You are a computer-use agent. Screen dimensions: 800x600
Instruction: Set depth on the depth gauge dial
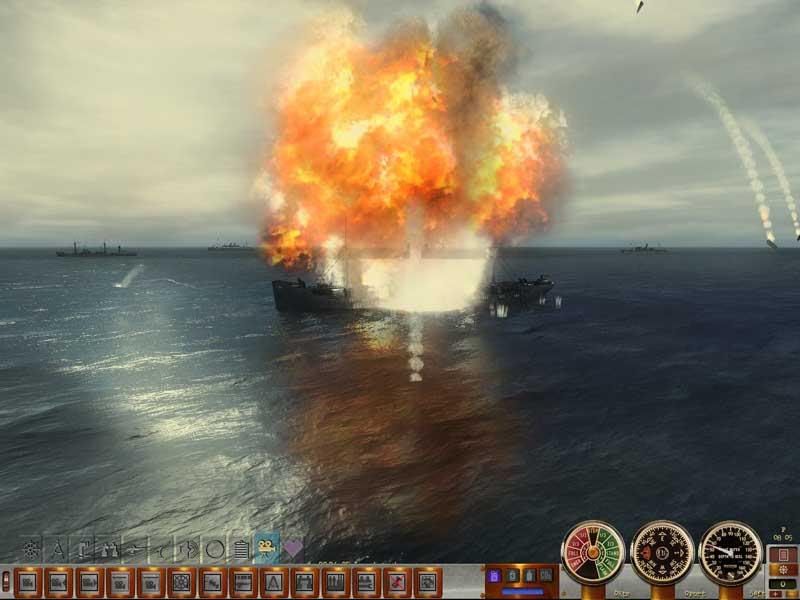[x=731, y=552]
